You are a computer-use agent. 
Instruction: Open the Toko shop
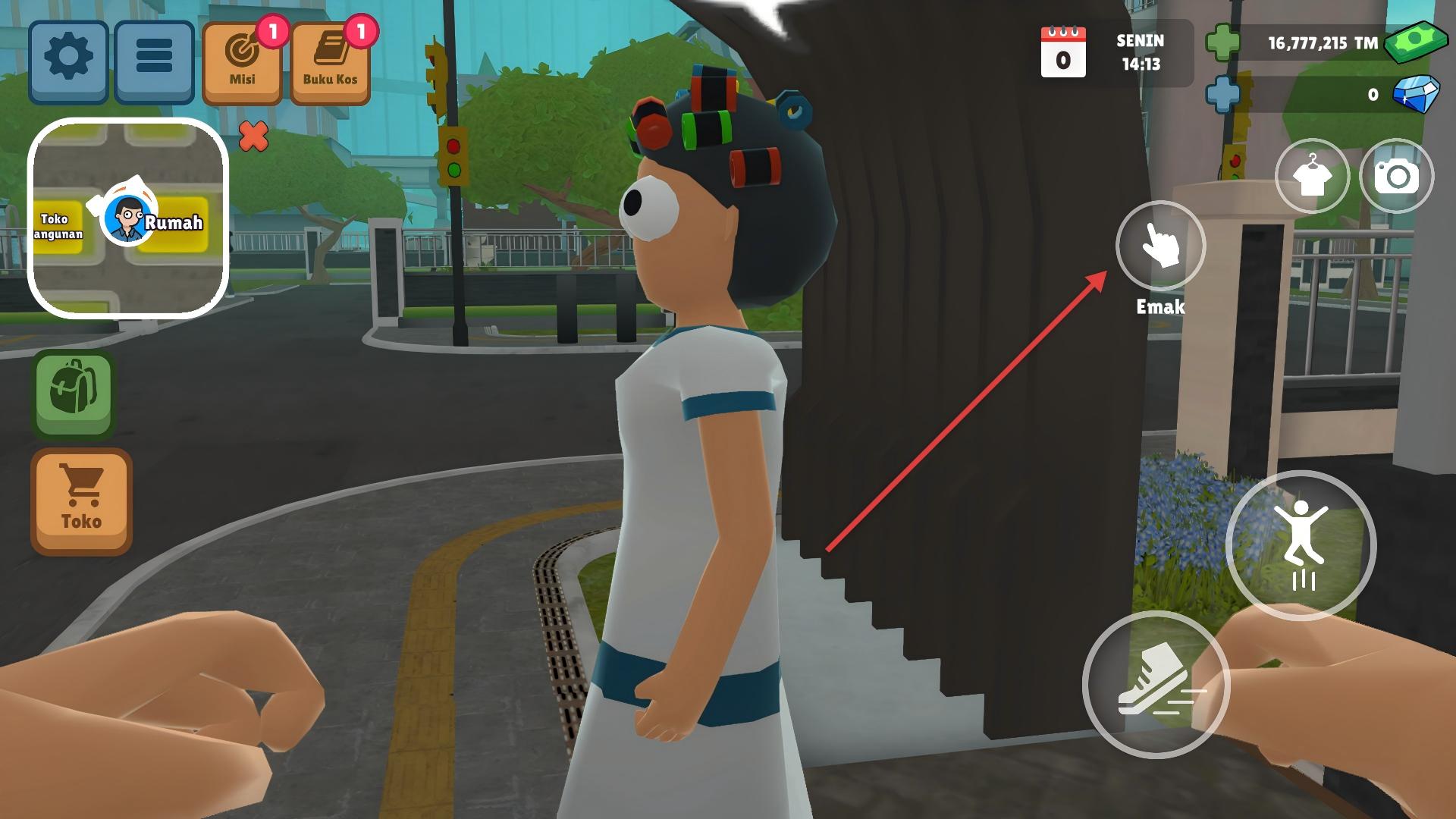coord(82,501)
